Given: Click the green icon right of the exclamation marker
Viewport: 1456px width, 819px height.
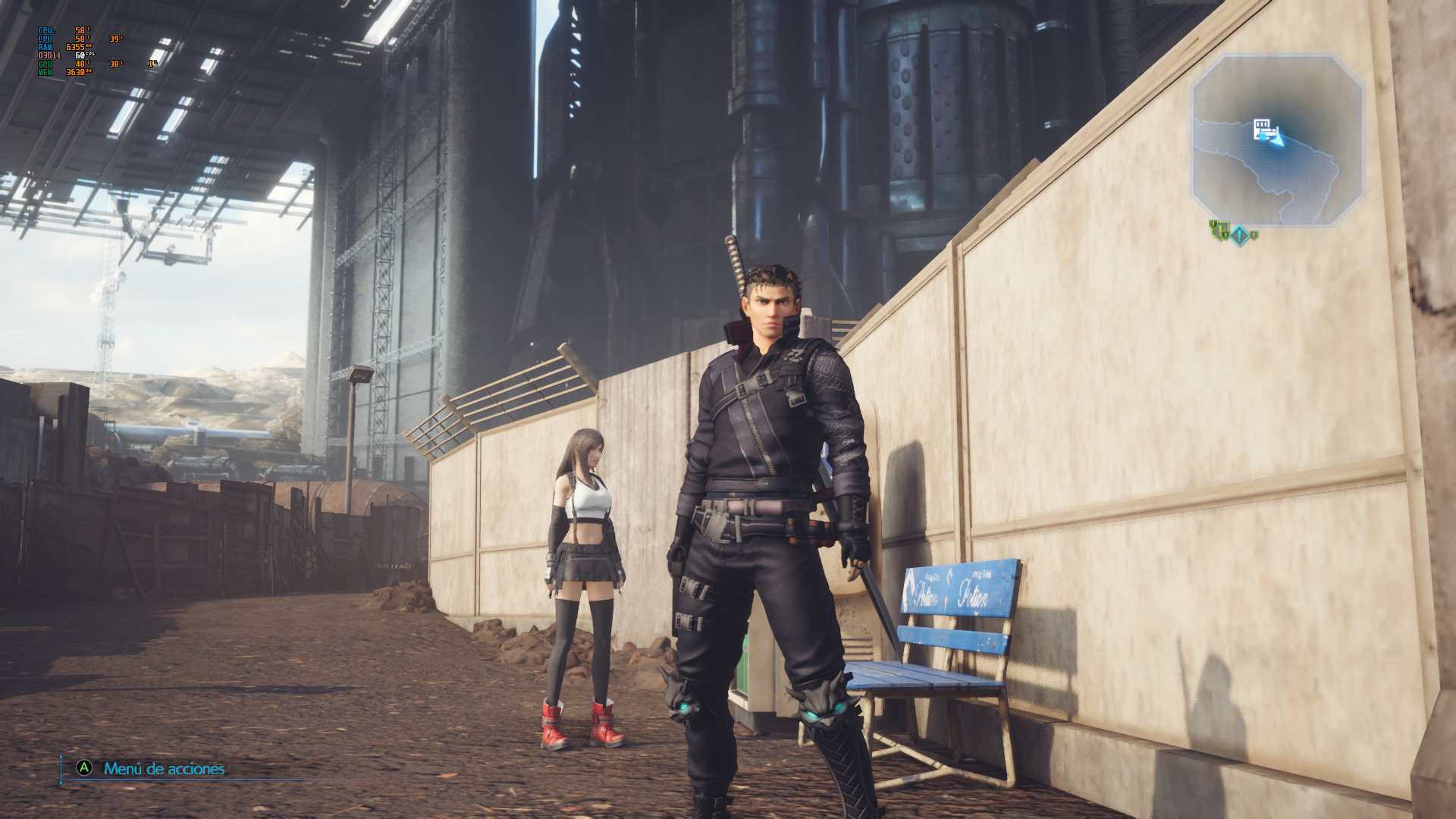Looking at the screenshot, I should click(x=1255, y=235).
